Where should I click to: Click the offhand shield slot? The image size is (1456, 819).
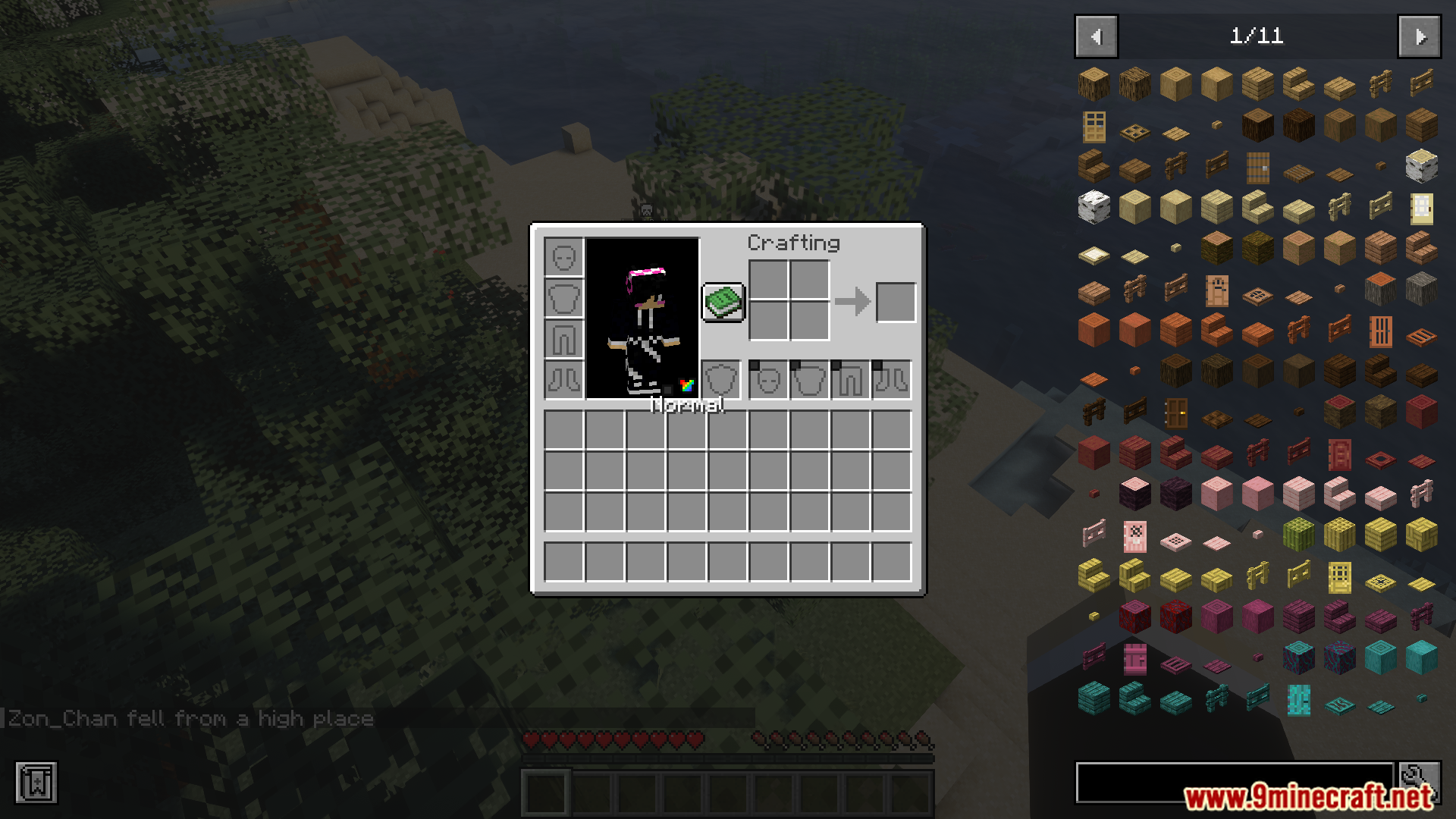point(720,379)
